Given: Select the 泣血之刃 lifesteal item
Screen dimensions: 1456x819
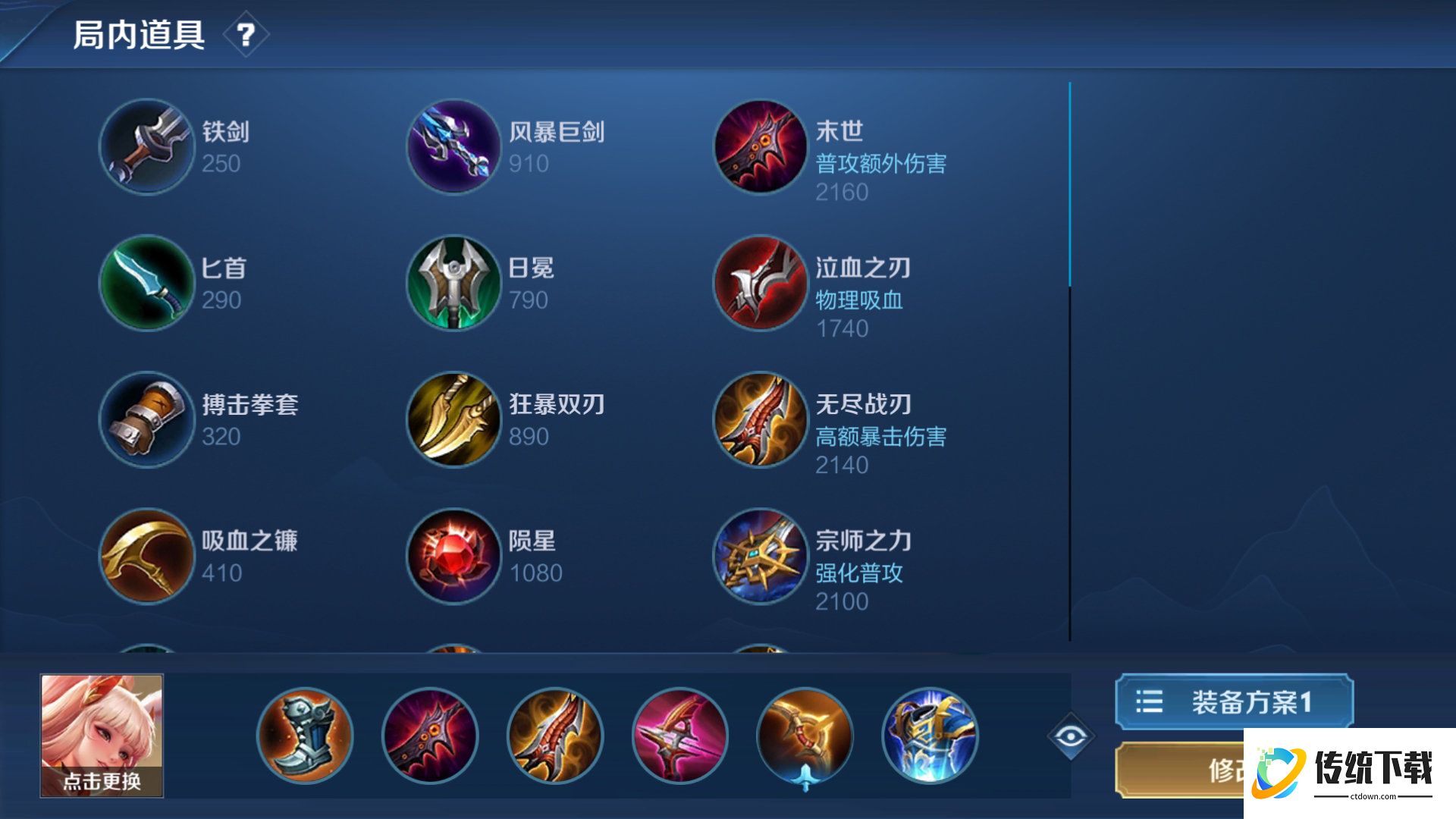Looking at the screenshot, I should pos(761,284).
